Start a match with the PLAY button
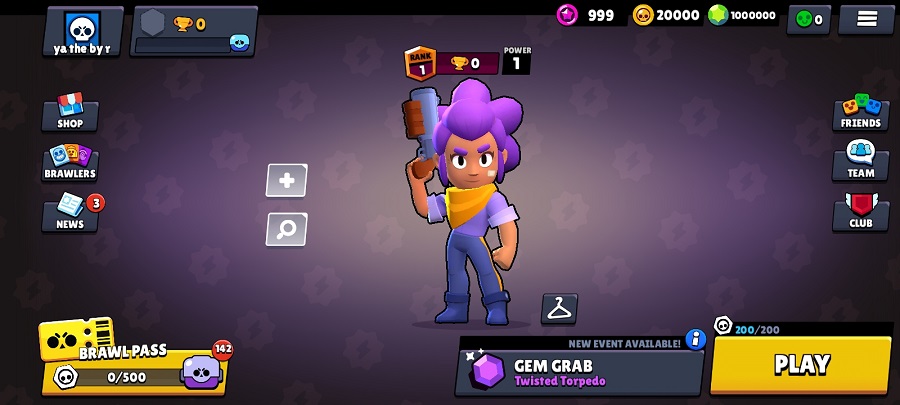 801,365
